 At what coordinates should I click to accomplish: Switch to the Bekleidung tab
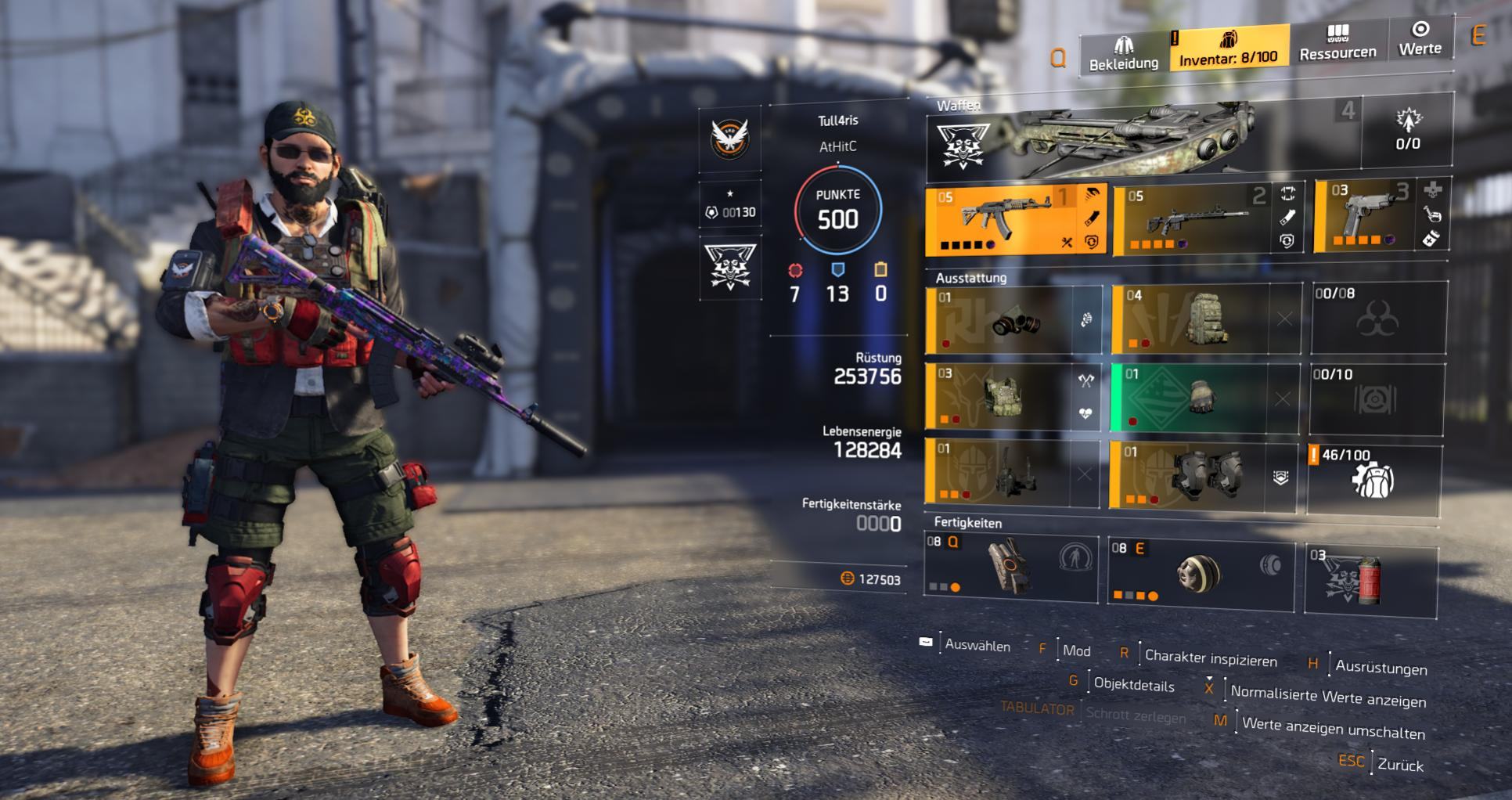(x=1123, y=53)
